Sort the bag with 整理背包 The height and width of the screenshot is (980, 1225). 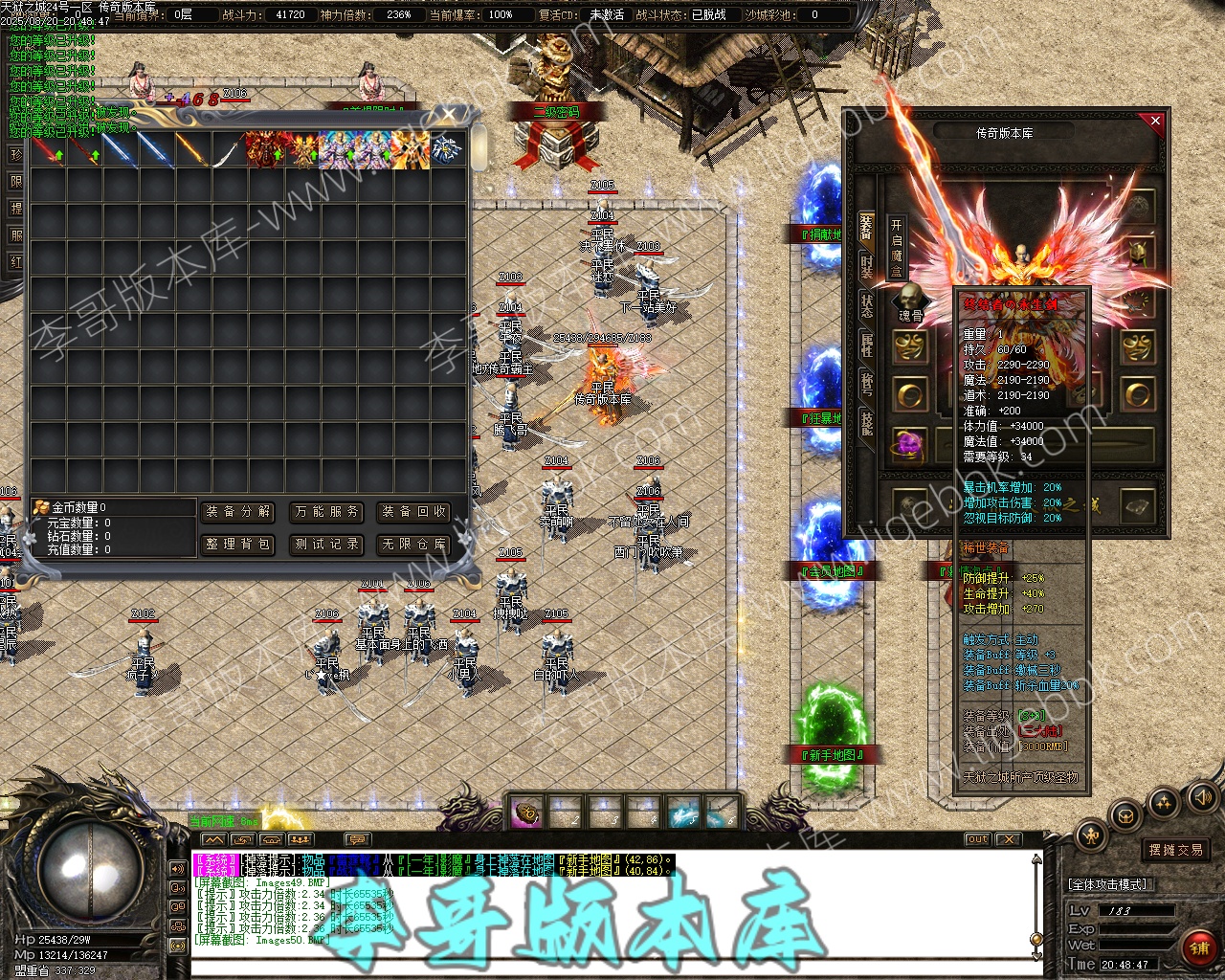click(238, 545)
